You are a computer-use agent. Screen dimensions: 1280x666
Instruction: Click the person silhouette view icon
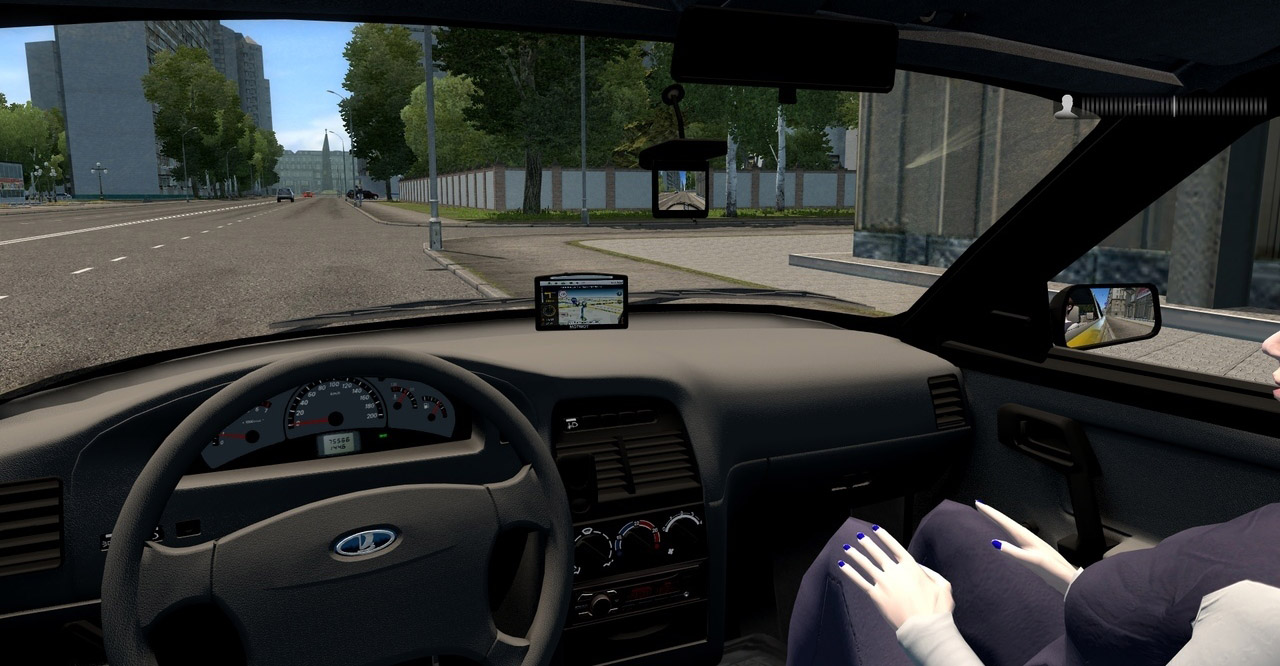tap(1067, 106)
